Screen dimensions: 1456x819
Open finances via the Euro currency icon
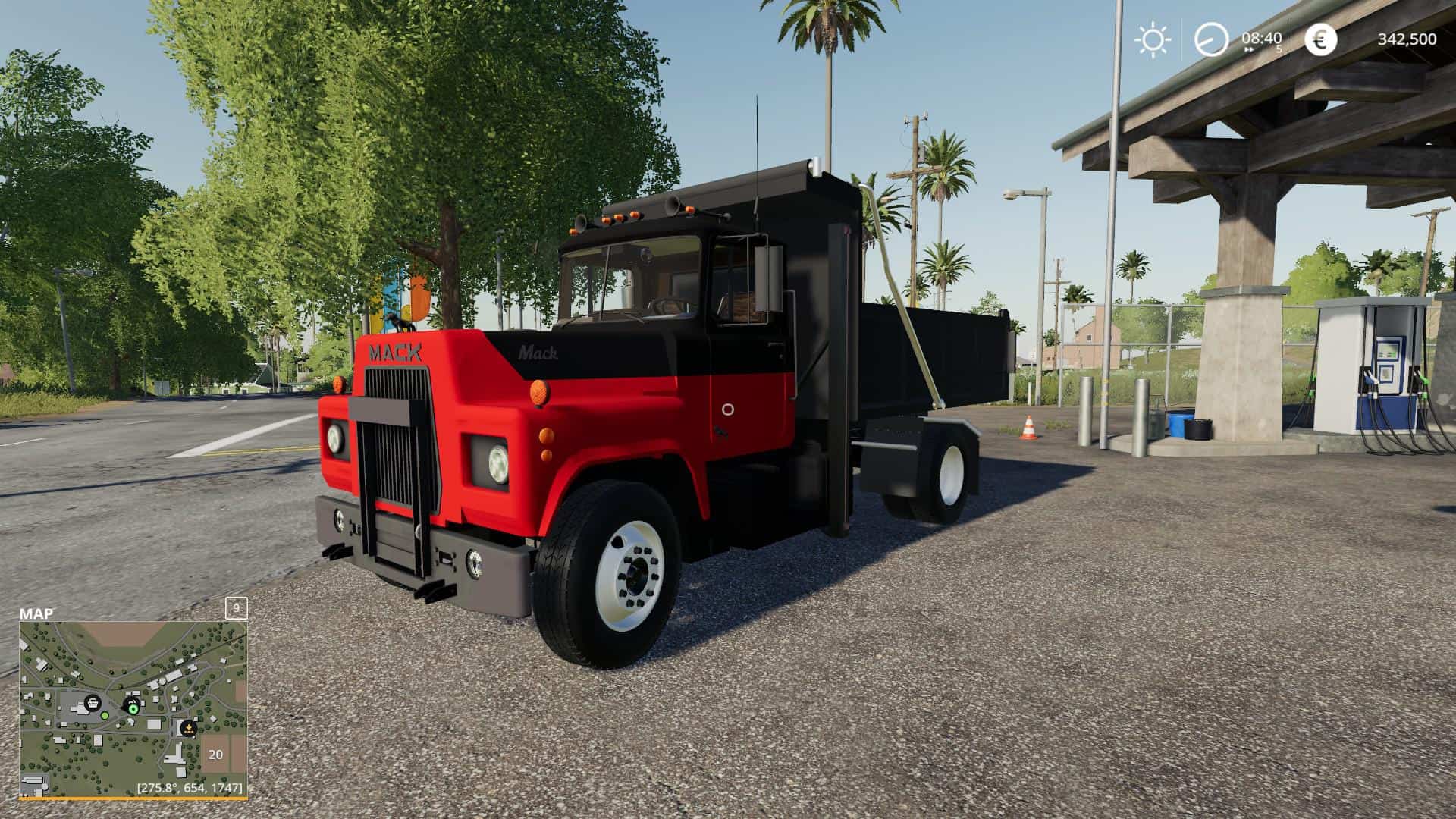click(1319, 39)
